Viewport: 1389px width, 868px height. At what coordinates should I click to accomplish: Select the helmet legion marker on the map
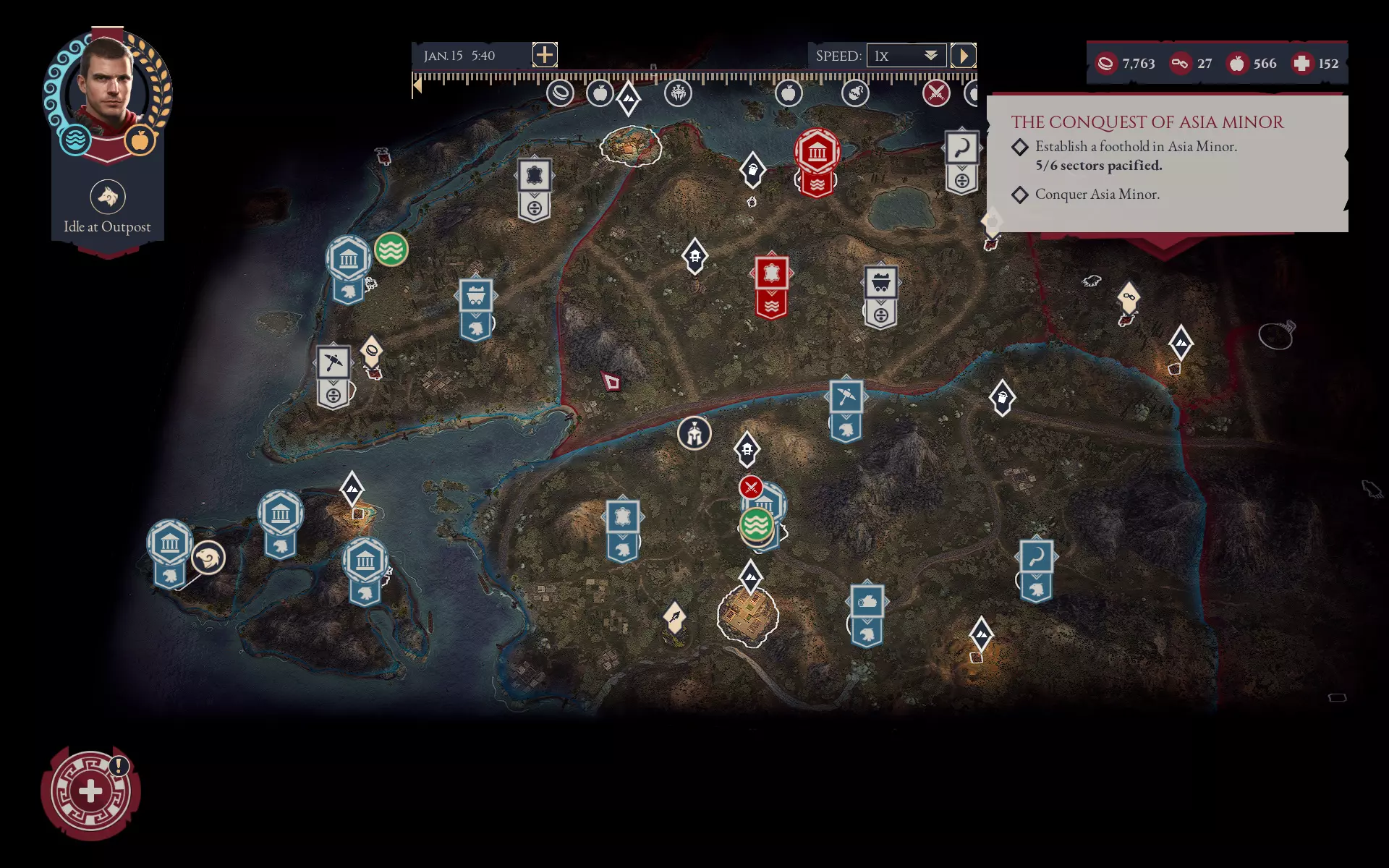pyautogui.click(x=694, y=433)
